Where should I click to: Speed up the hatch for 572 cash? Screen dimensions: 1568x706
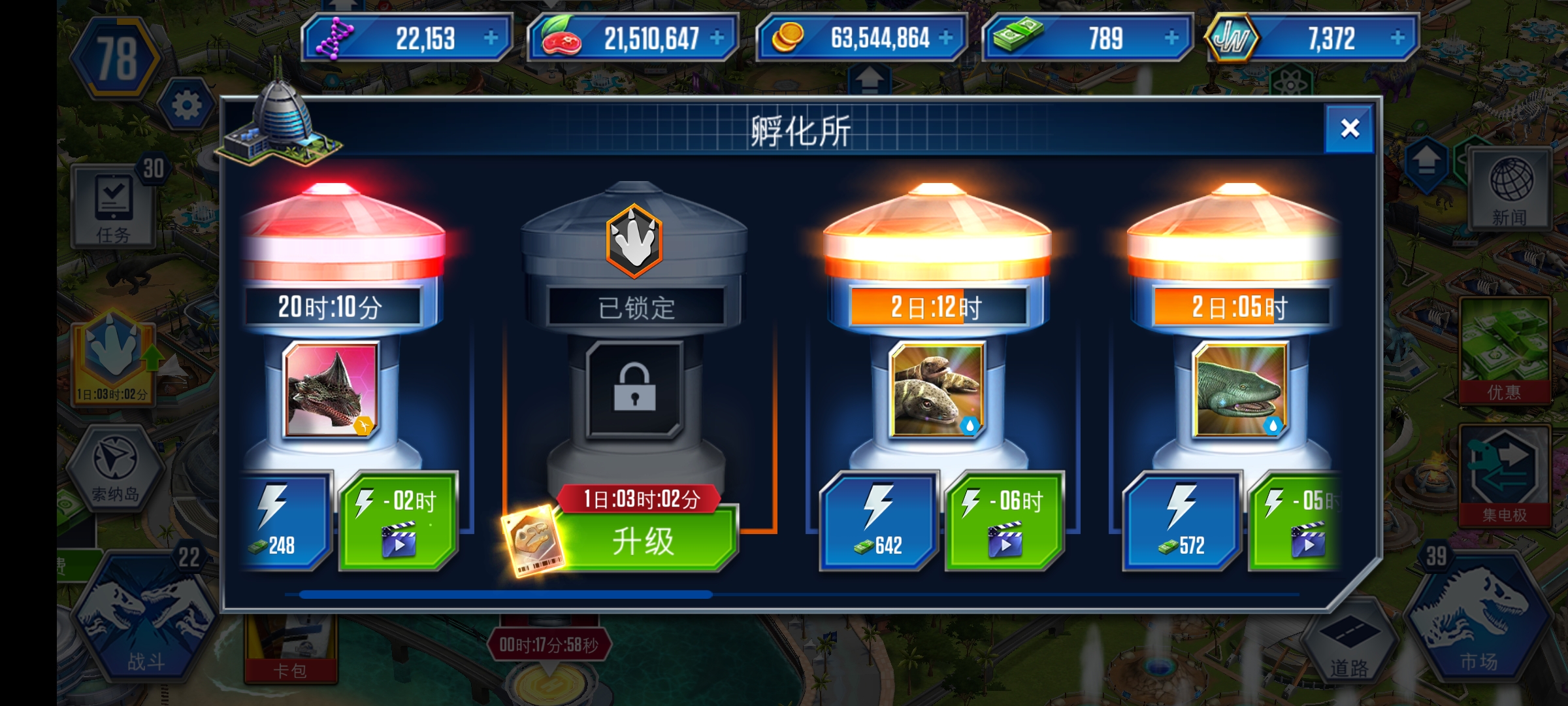click(x=1181, y=521)
